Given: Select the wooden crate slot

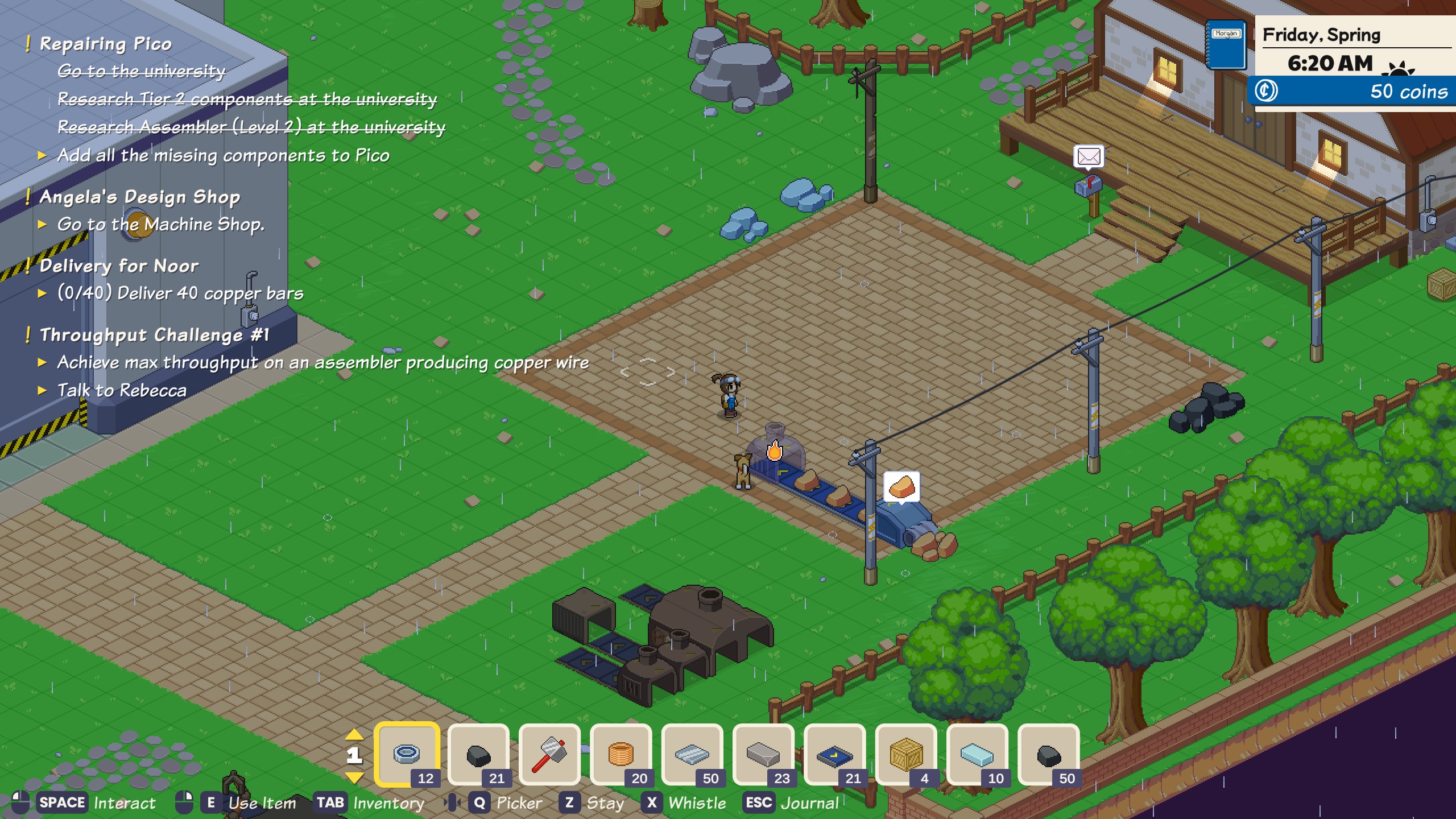Looking at the screenshot, I should [906, 755].
